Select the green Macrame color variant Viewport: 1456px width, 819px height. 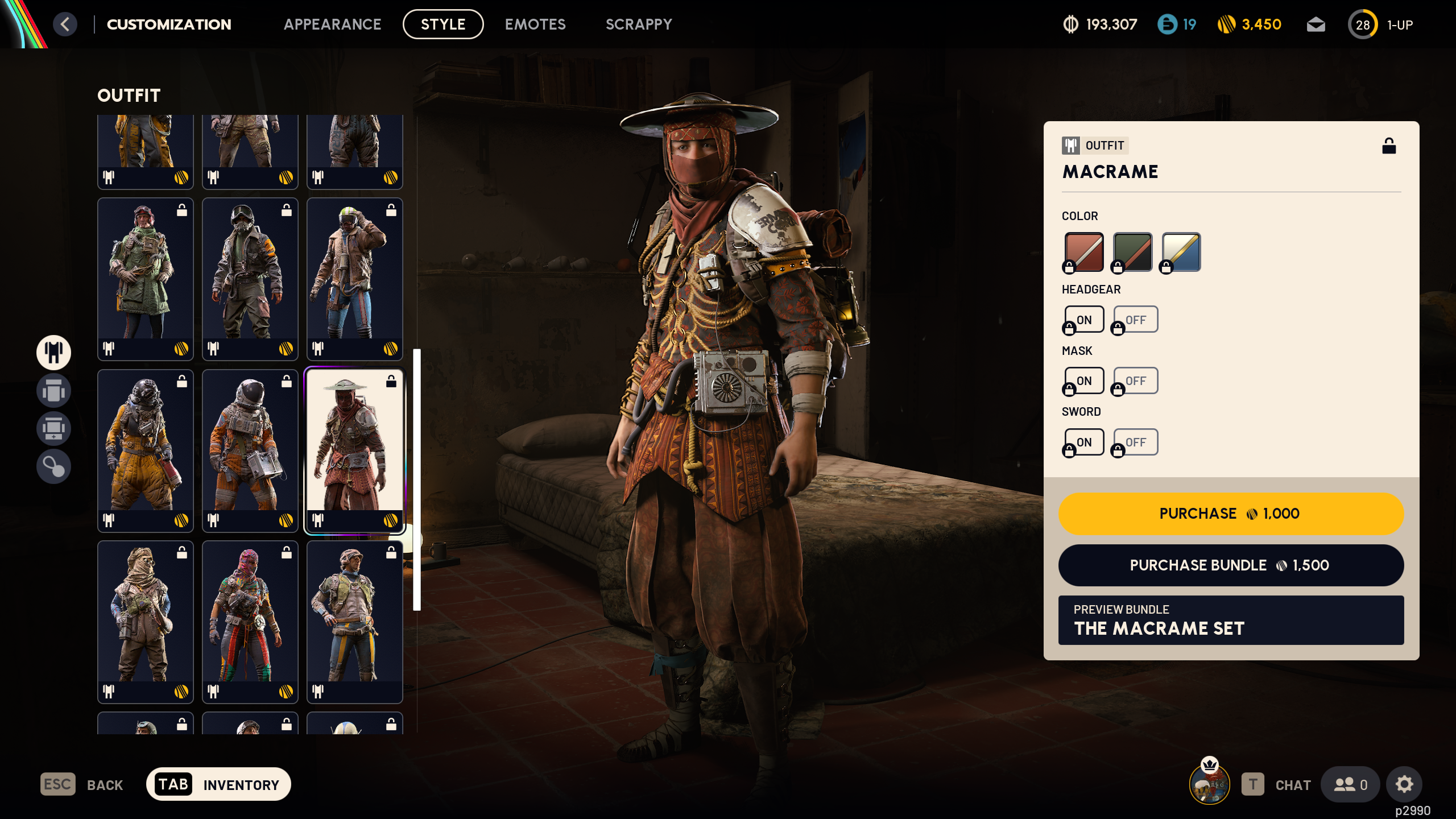coord(1131,251)
